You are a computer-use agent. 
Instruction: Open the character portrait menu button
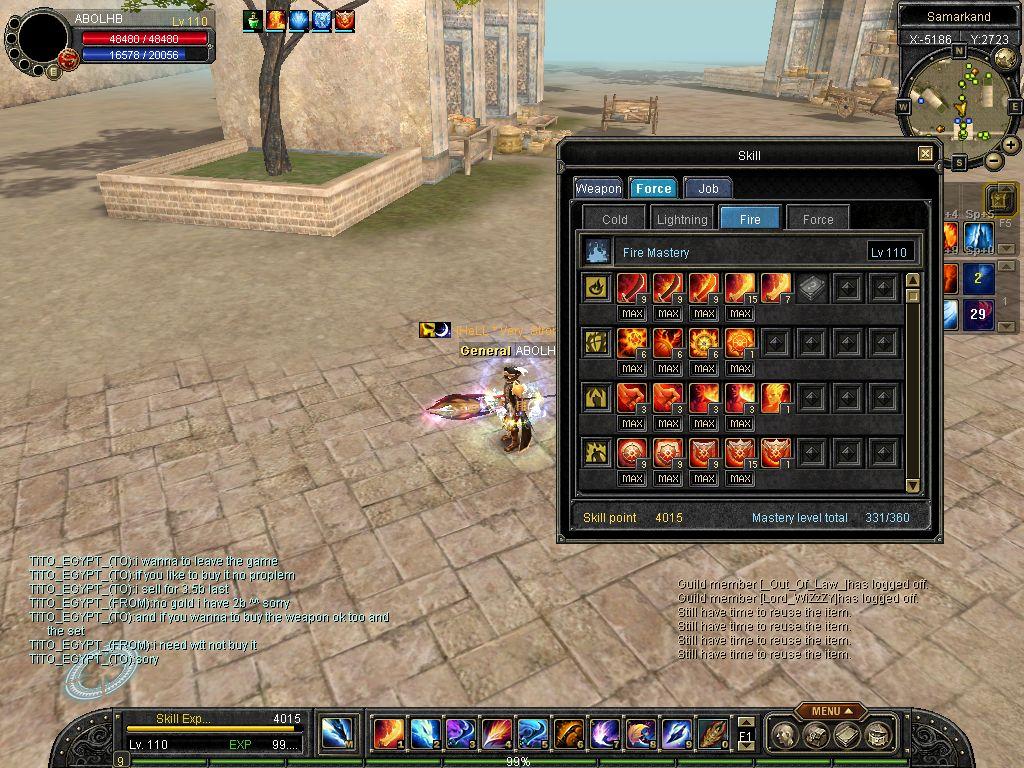[786, 736]
